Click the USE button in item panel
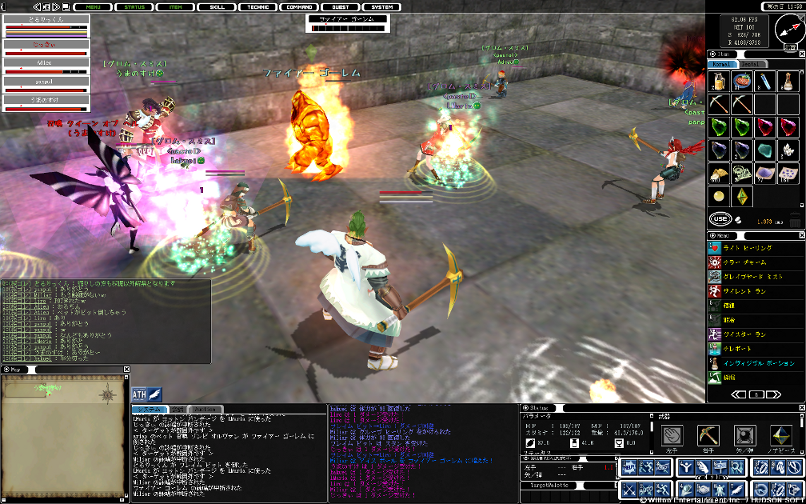Image resolution: width=806 pixels, height=504 pixels. click(x=719, y=218)
